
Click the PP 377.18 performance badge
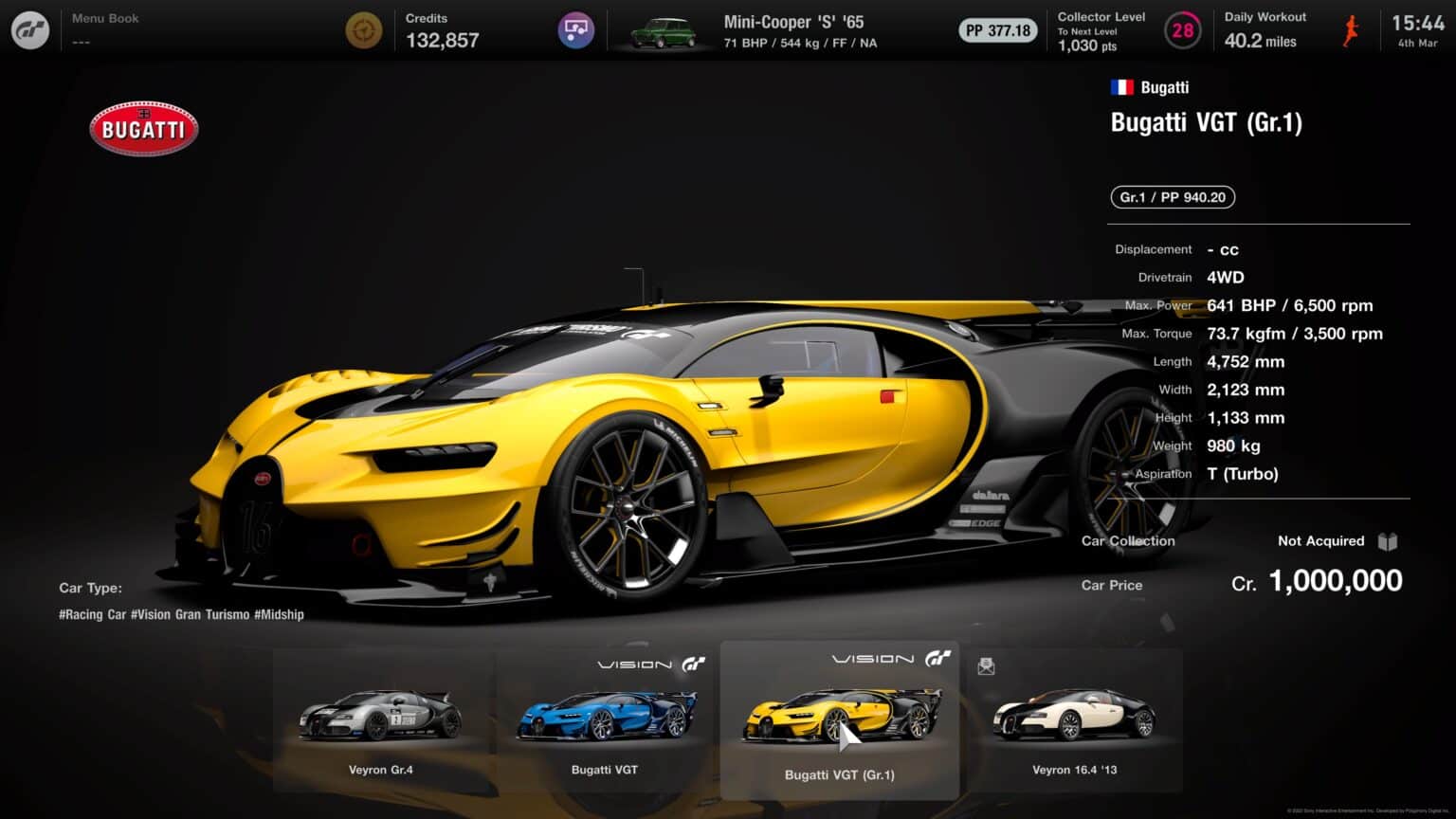coord(997,29)
